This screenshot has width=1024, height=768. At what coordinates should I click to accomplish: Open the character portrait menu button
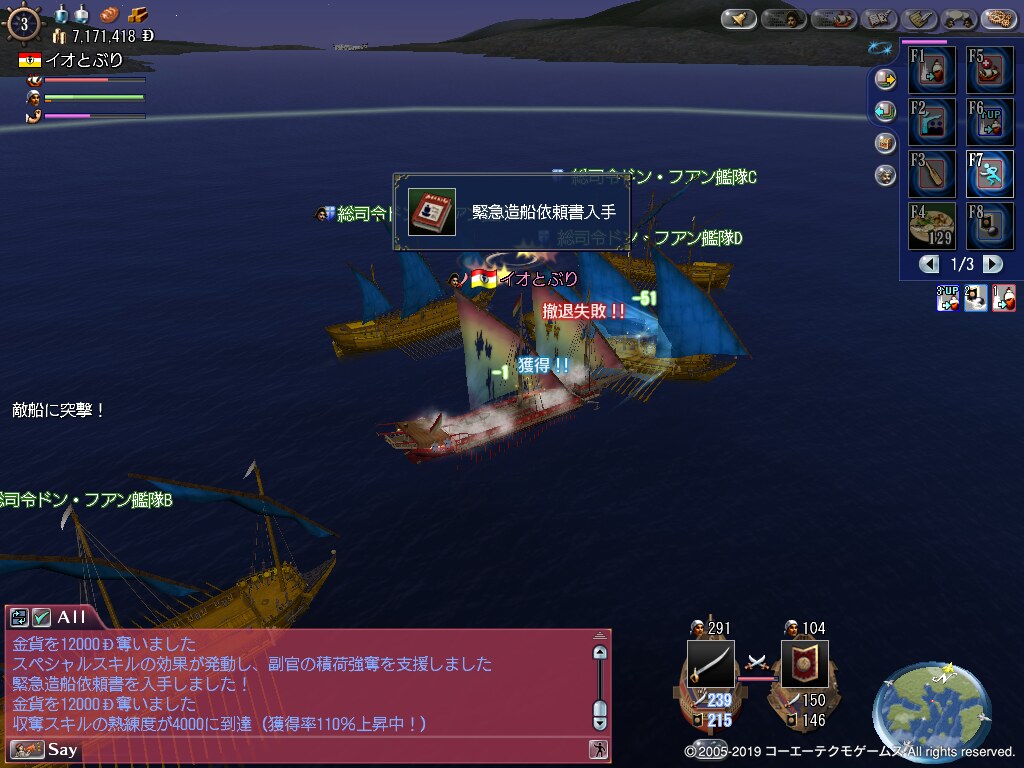pyautogui.click(x=784, y=19)
